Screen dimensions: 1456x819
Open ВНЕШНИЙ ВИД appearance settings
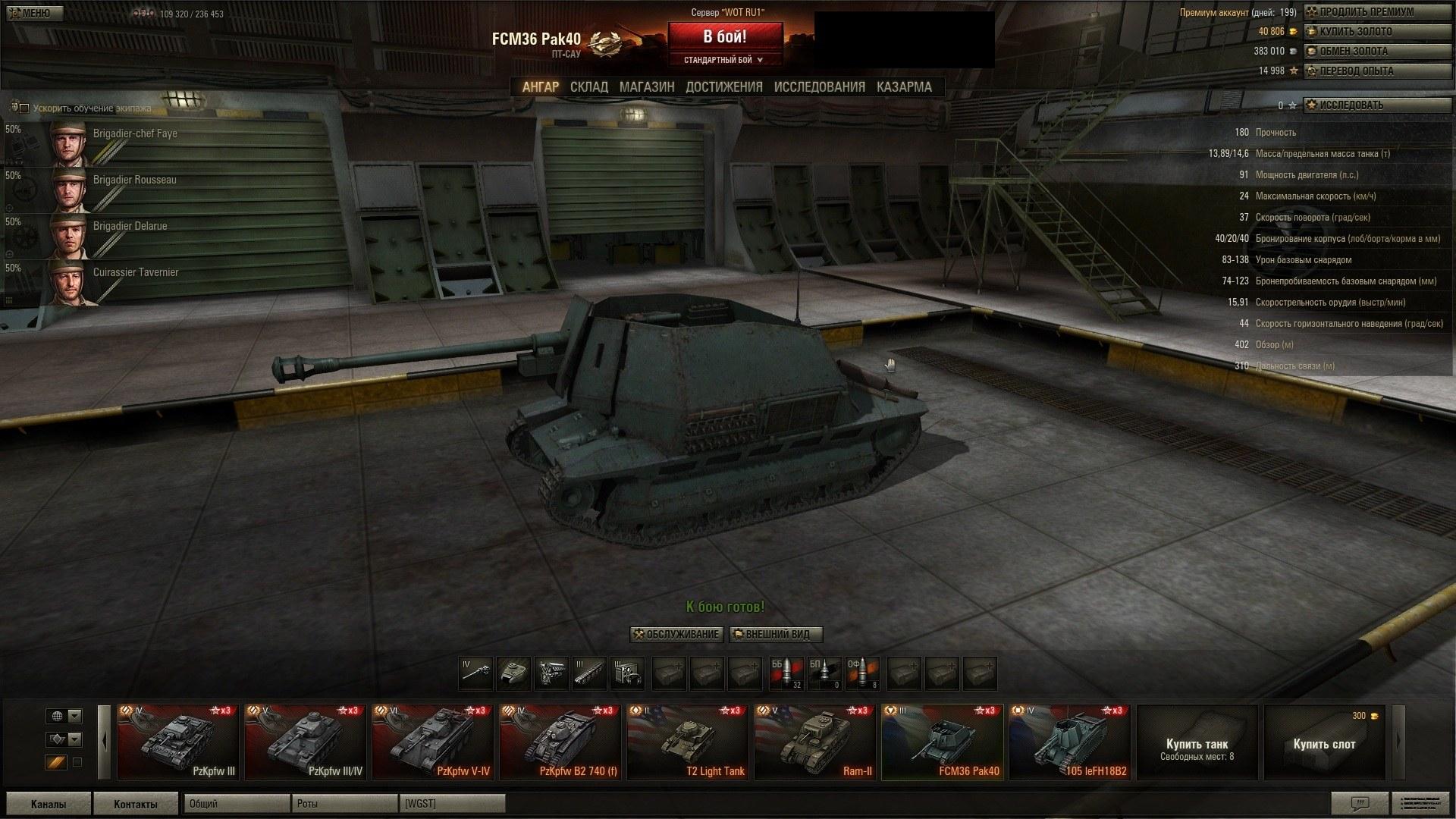(x=776, y=634)
